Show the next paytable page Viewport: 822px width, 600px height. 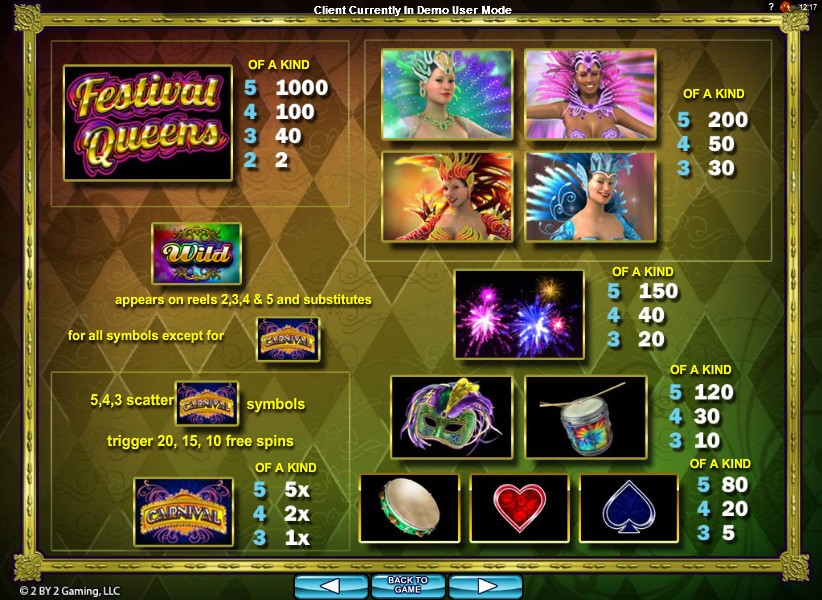point(485,586)
